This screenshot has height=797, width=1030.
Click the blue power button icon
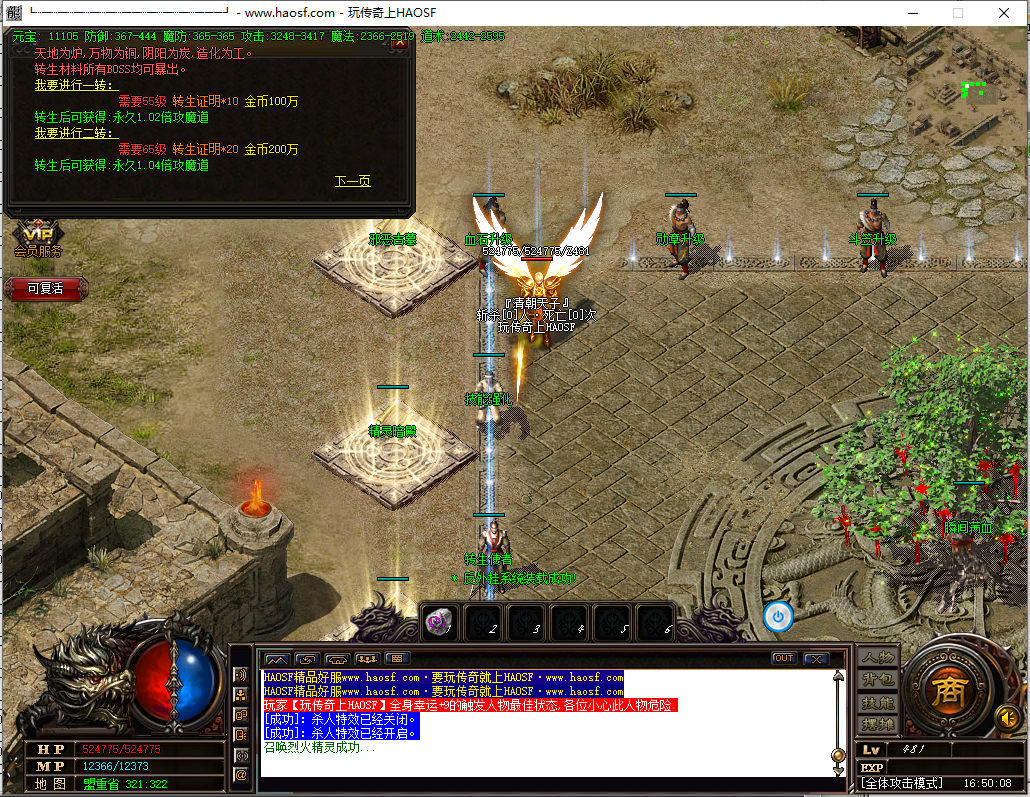[779, 616]
